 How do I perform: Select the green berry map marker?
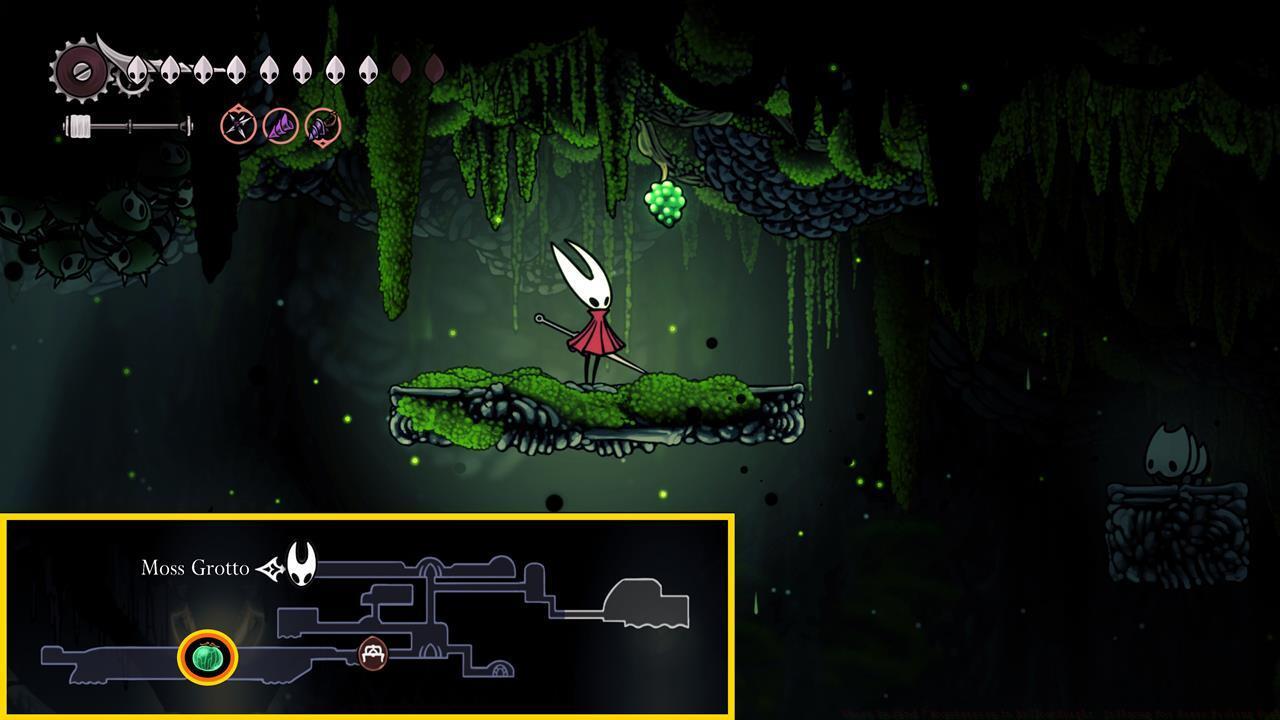207,657
